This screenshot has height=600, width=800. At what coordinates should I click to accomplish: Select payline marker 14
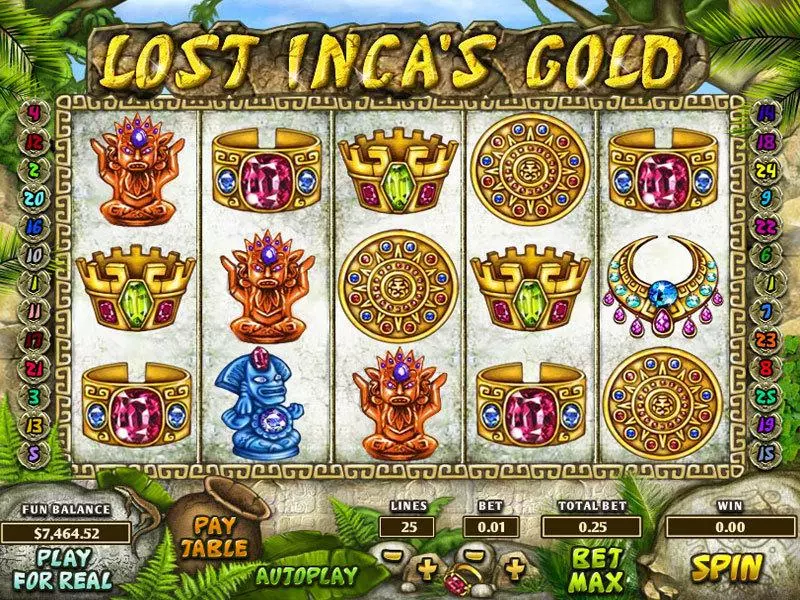tap(765, 113)
